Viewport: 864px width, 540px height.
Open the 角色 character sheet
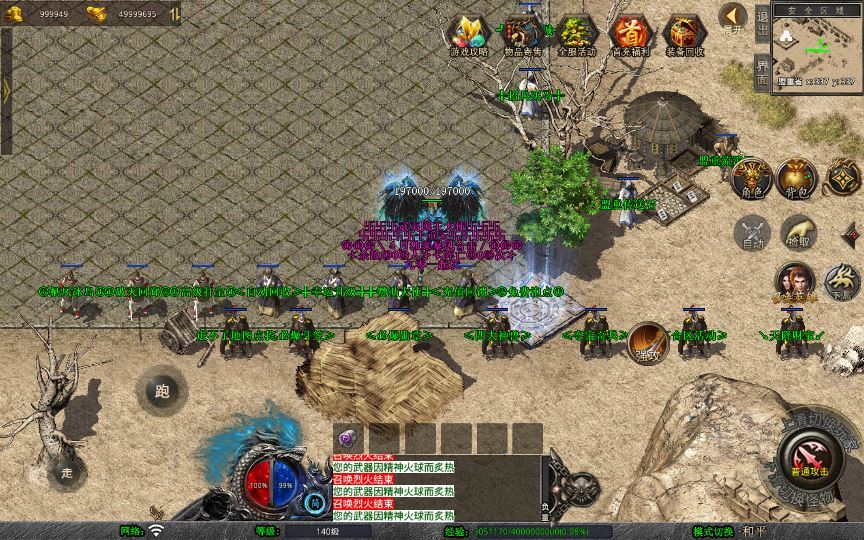tap(750, 177)
